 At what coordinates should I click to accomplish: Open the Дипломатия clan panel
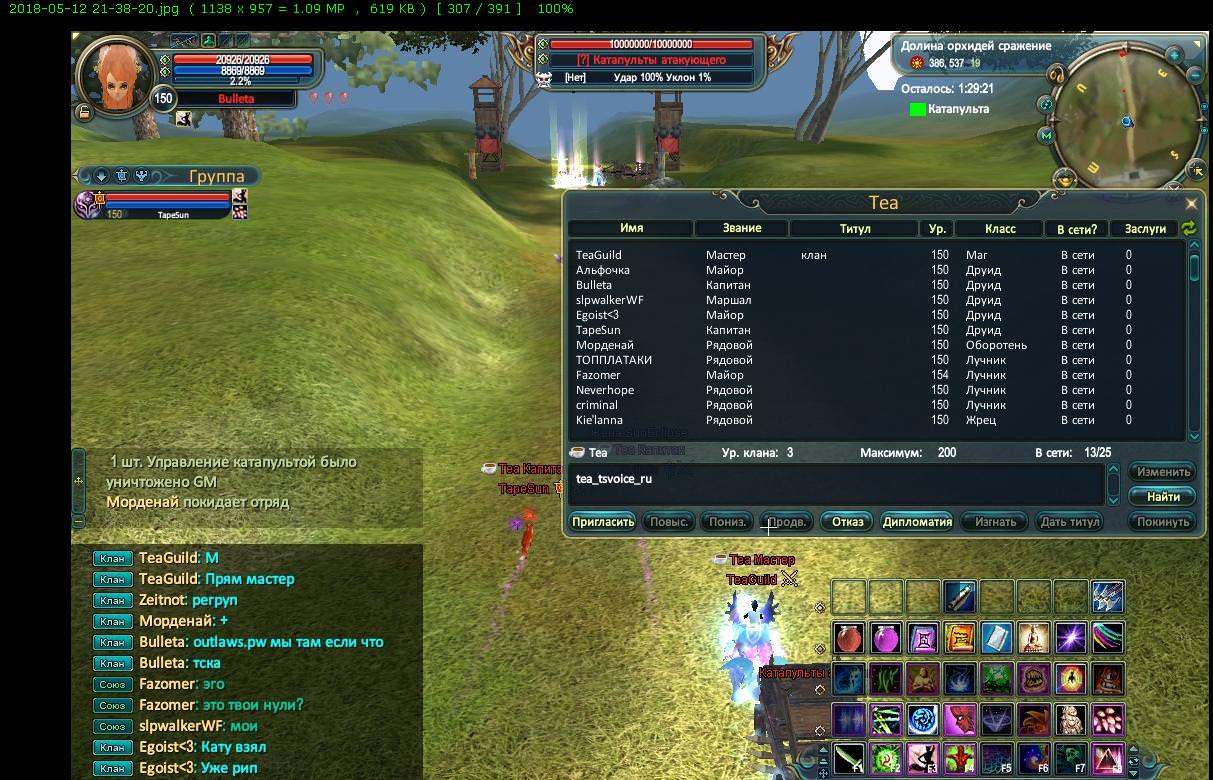917,522
